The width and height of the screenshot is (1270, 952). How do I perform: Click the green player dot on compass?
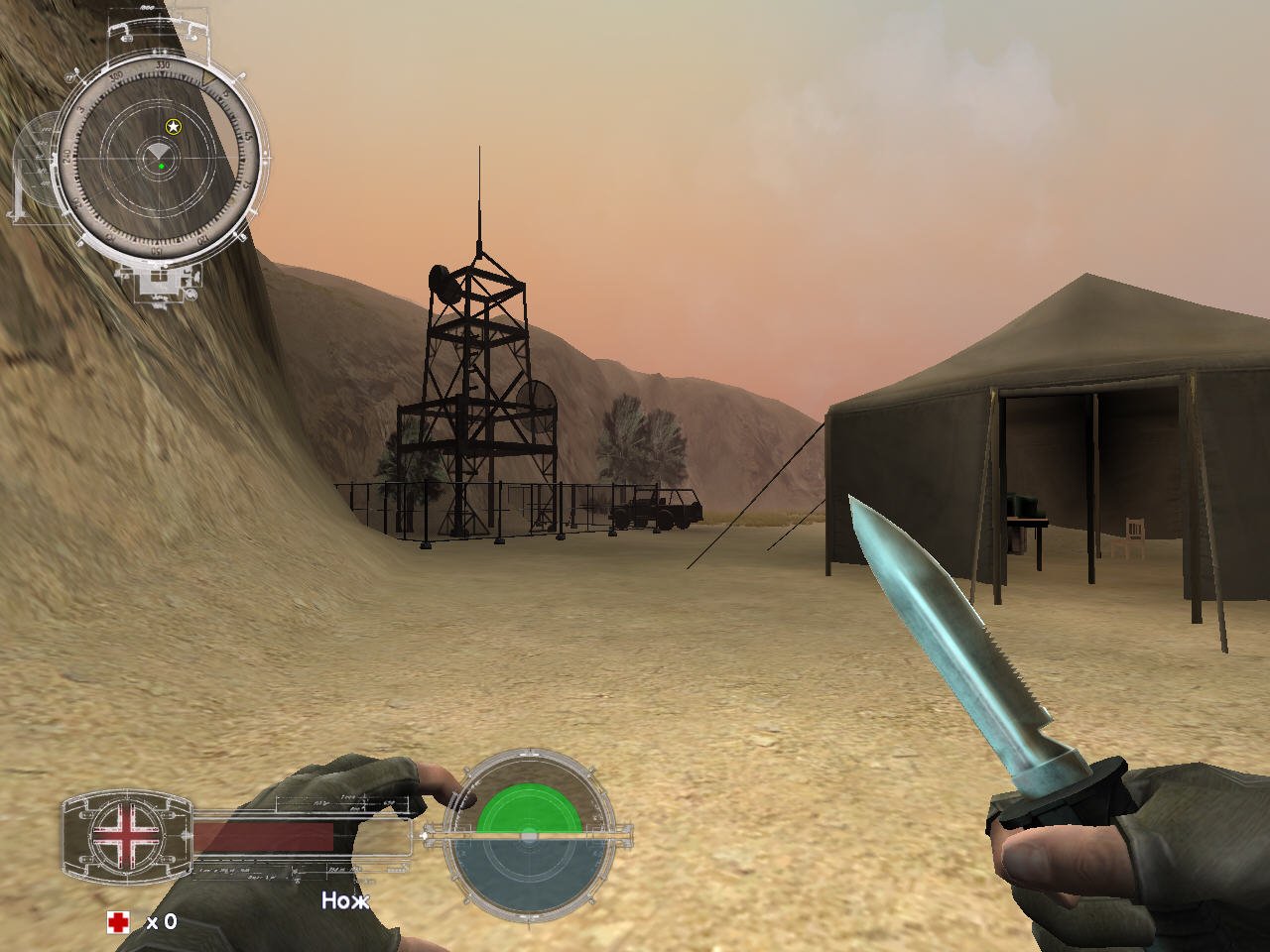(162, 167)
